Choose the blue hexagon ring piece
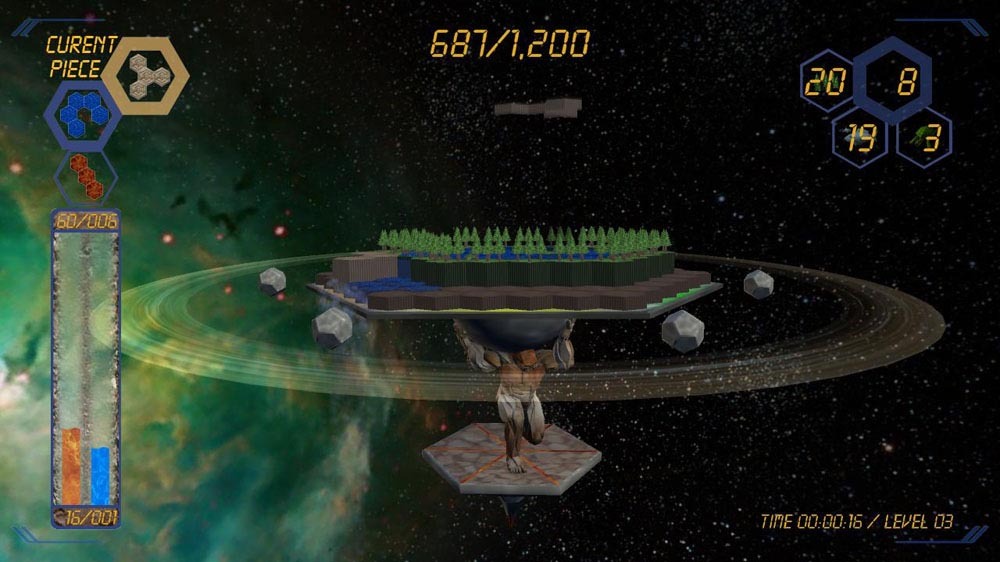The width and height of the screenshot is (1000, 562). click(x=83, y=116)
